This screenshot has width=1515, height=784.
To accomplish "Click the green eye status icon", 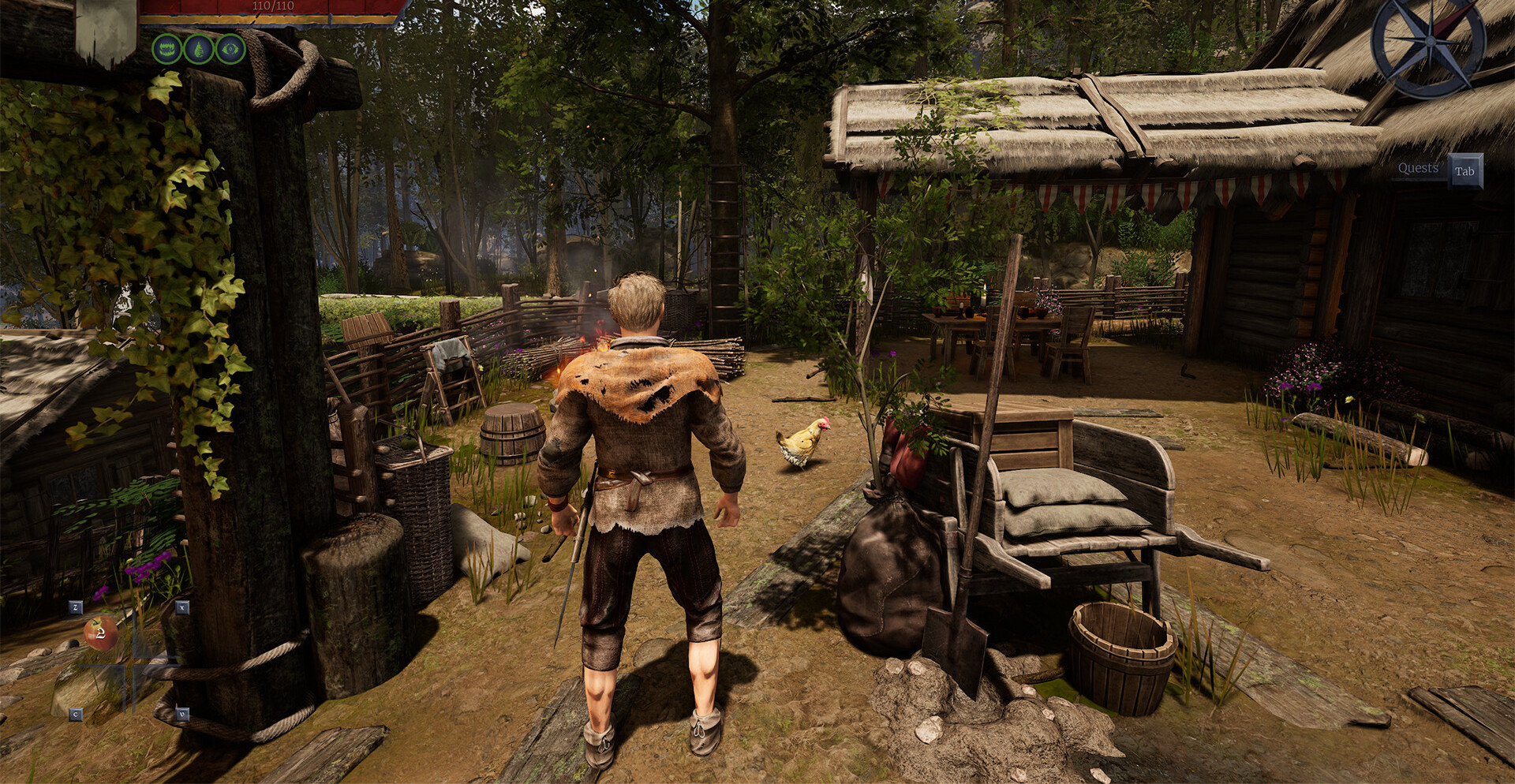I will (x=230, y=49).
